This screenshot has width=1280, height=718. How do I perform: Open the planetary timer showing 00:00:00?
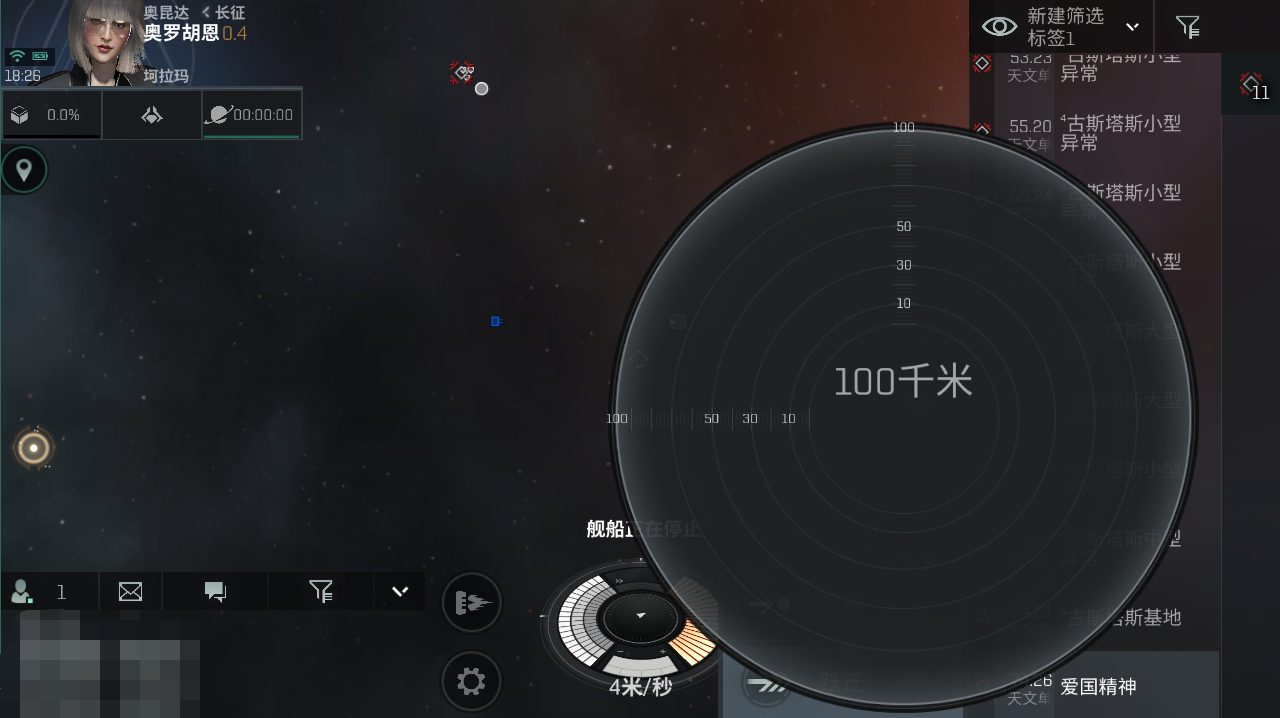click(251, 115)
